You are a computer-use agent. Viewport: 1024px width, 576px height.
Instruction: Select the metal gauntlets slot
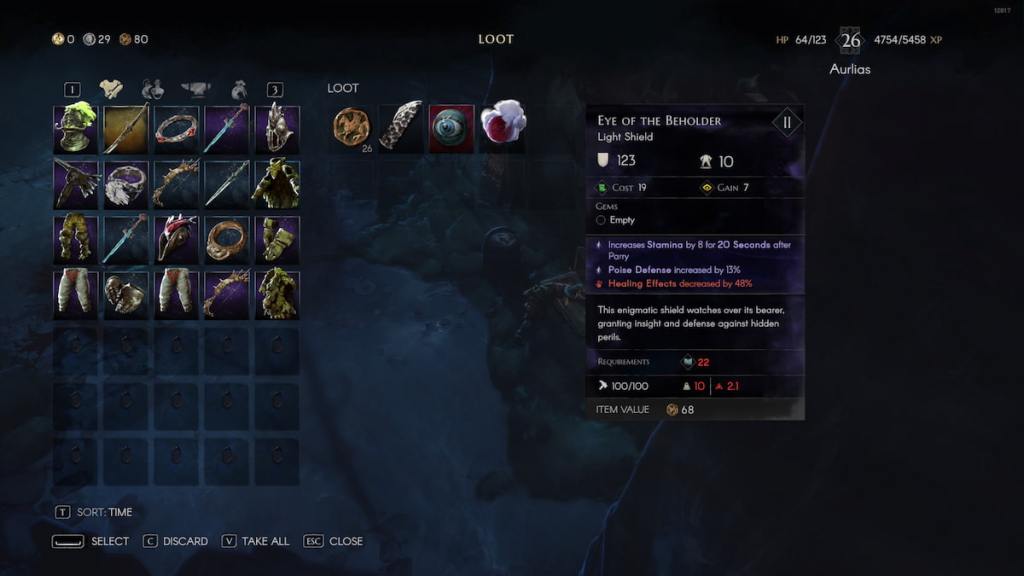coord(126,294)
